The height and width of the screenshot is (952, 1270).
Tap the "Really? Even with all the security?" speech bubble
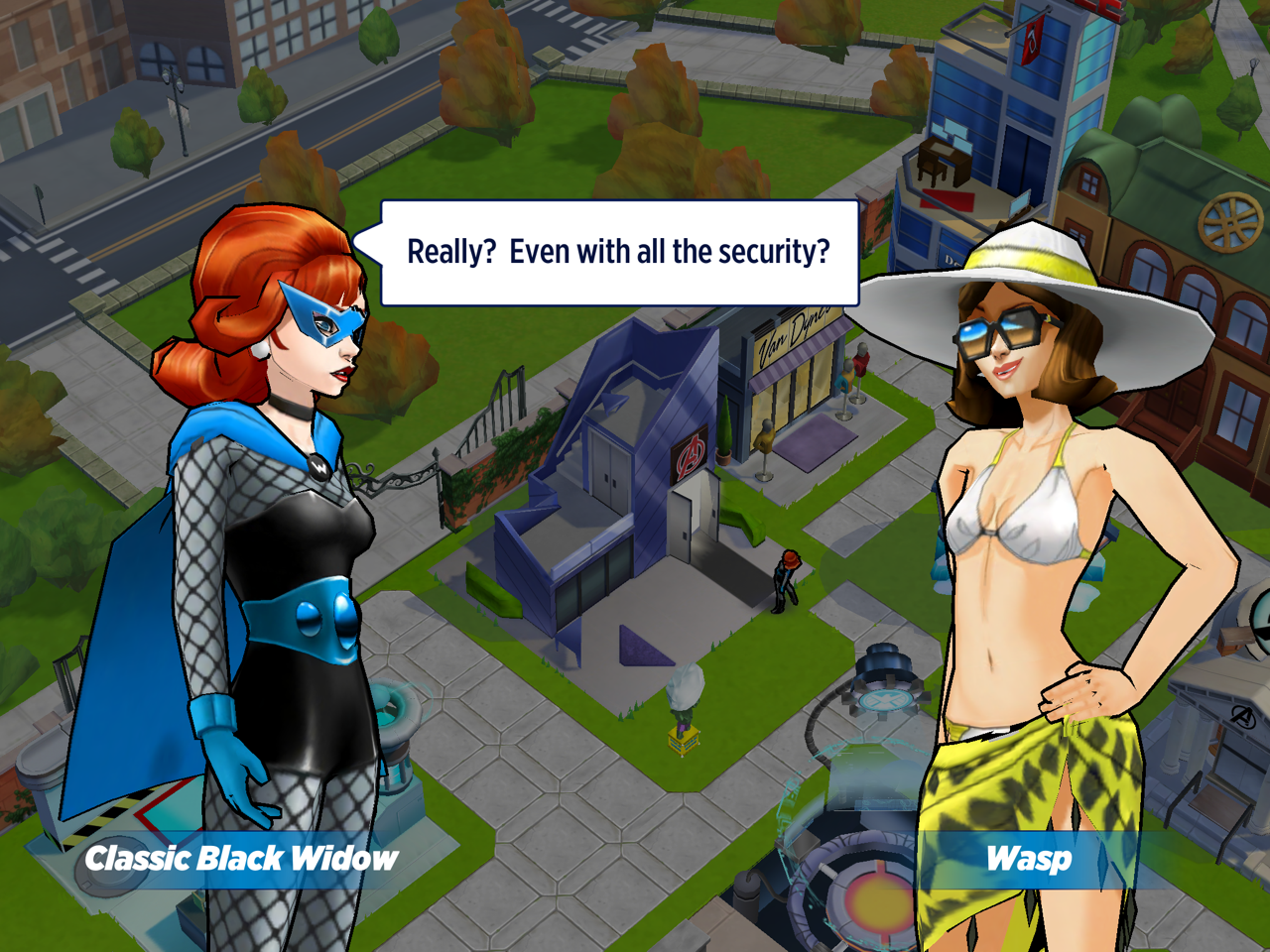(619, 253)
